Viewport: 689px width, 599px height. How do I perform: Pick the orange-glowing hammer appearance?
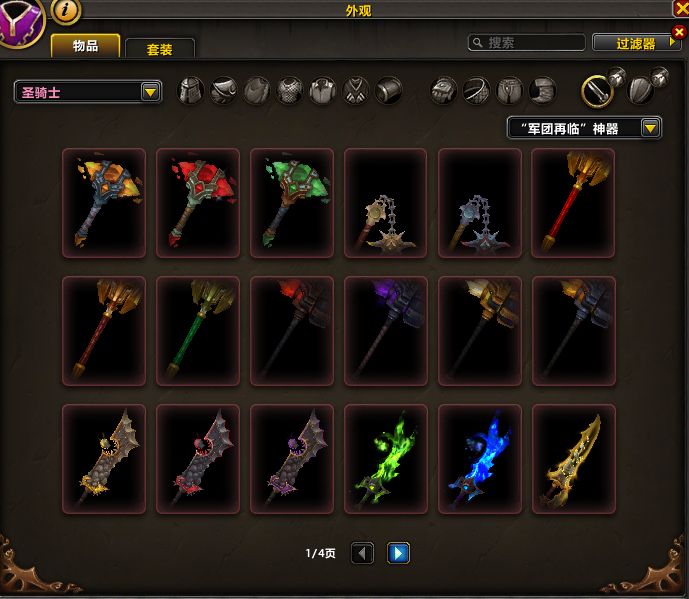point(104,203)
